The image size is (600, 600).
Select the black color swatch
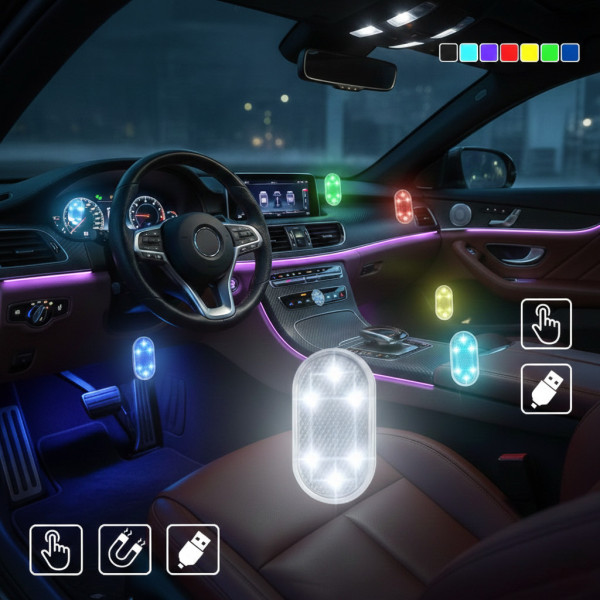click(448, 52)
